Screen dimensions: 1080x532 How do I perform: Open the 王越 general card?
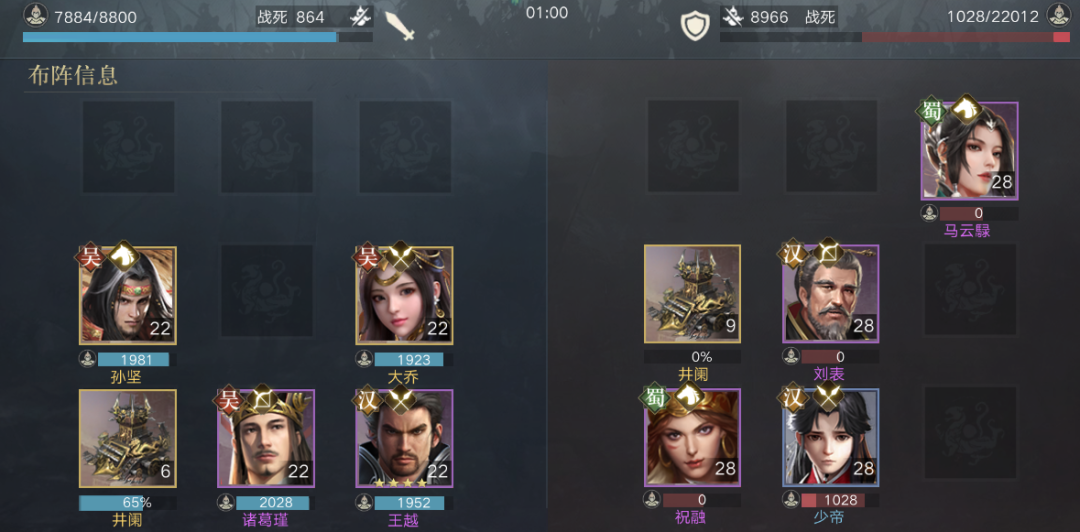pos(404,438)
